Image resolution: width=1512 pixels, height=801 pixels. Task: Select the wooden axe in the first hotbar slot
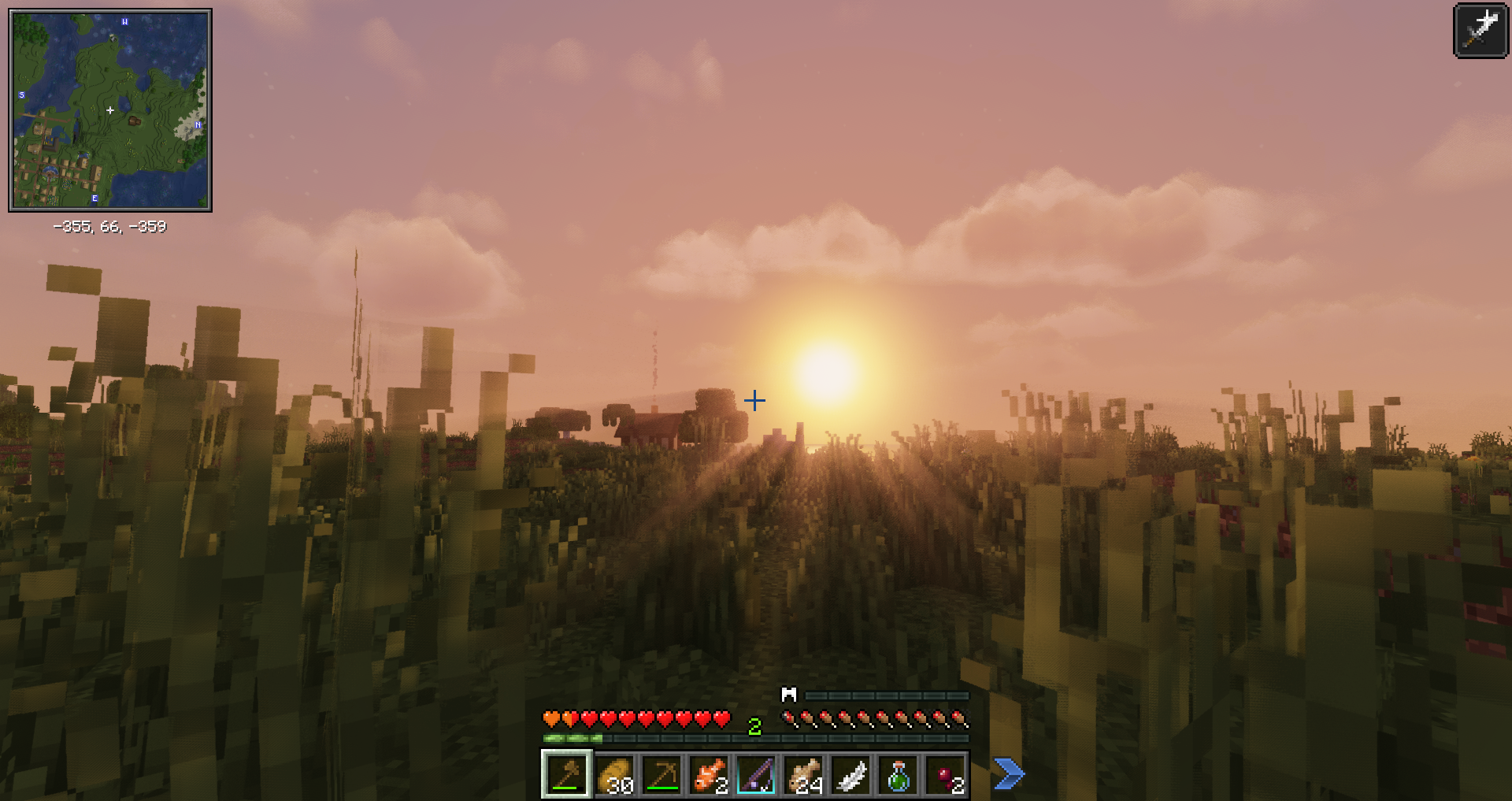pyautogui.click(x=567, y=777)
